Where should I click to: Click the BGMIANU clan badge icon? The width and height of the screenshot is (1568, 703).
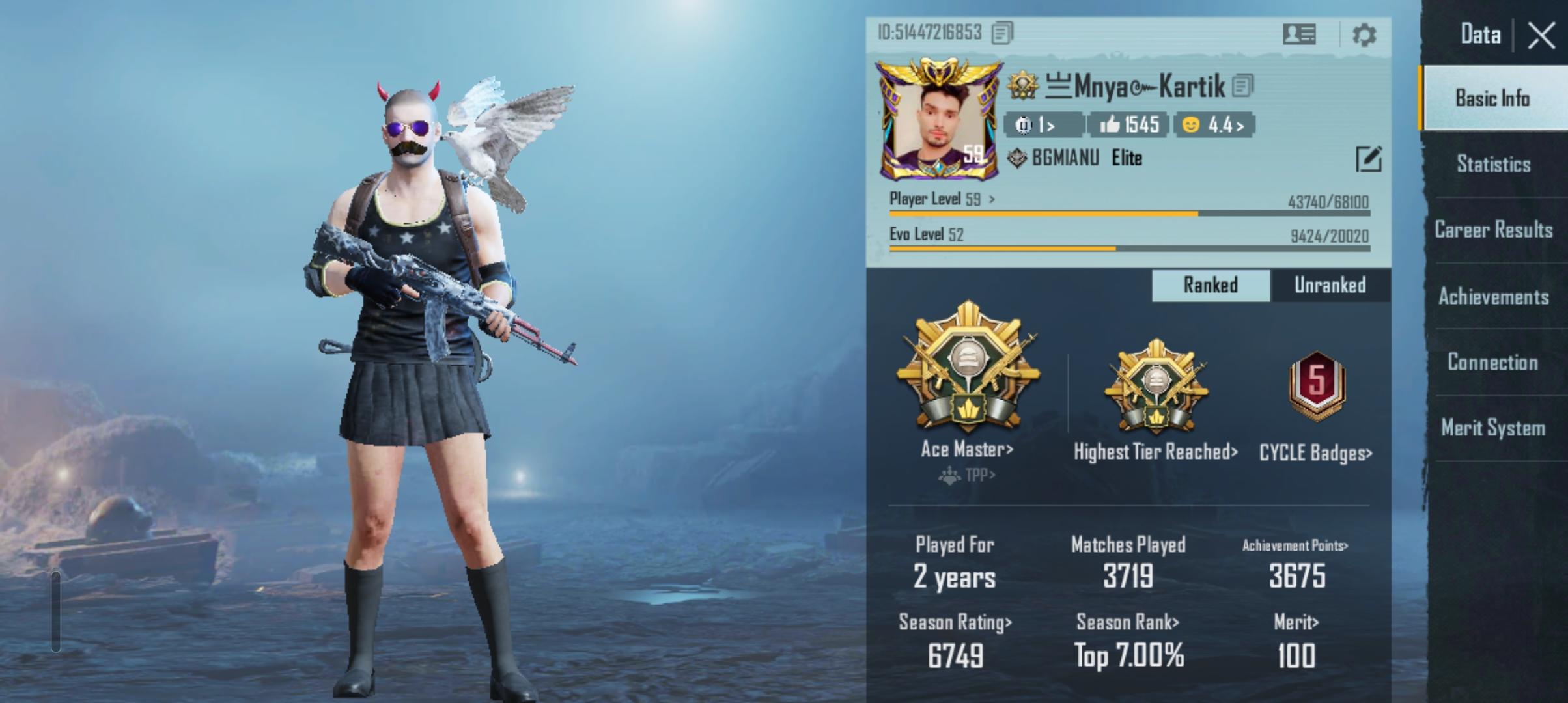(x=1018, y=158)
